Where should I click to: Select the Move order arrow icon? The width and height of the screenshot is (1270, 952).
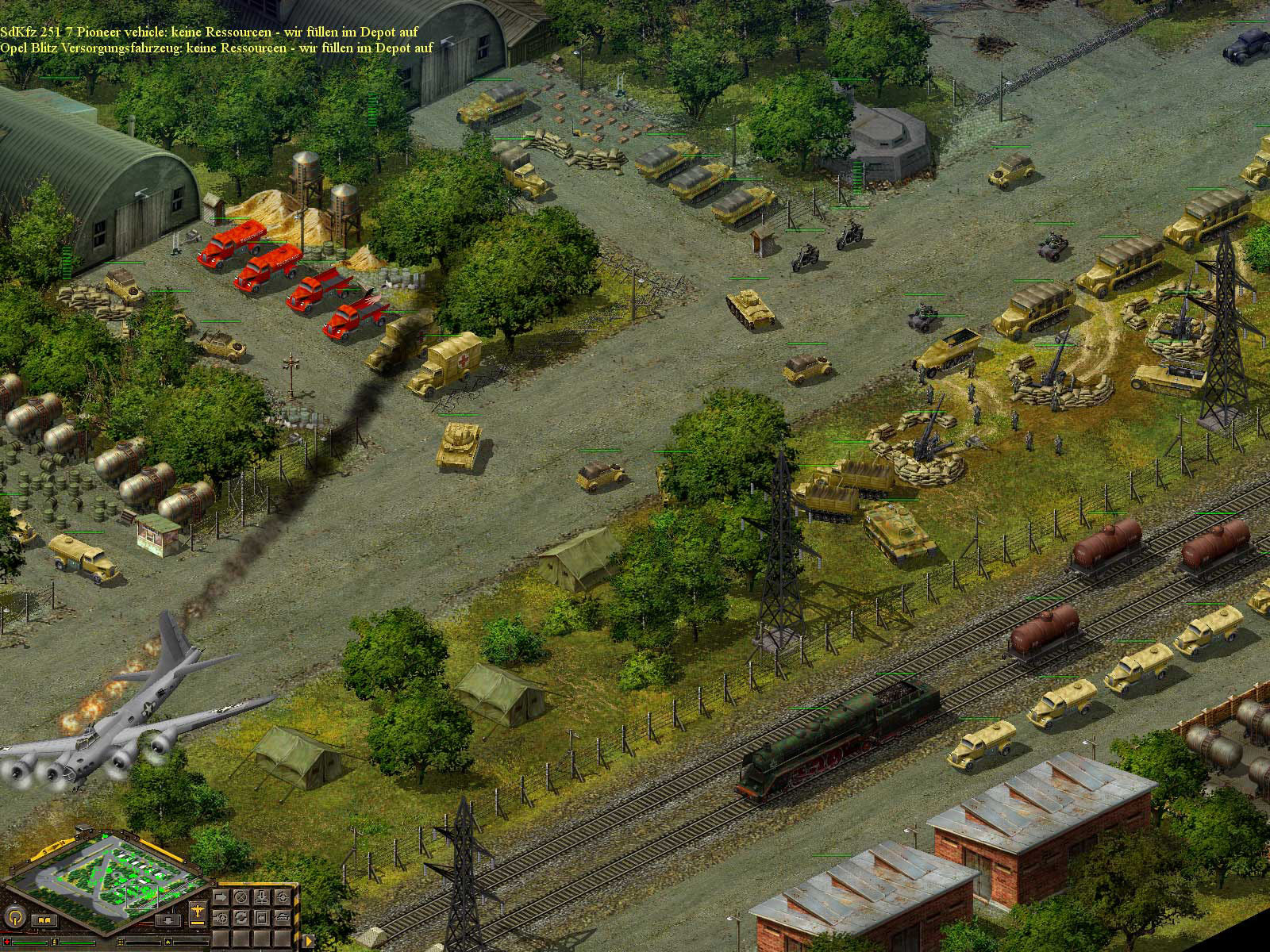[x=221, y=896]
